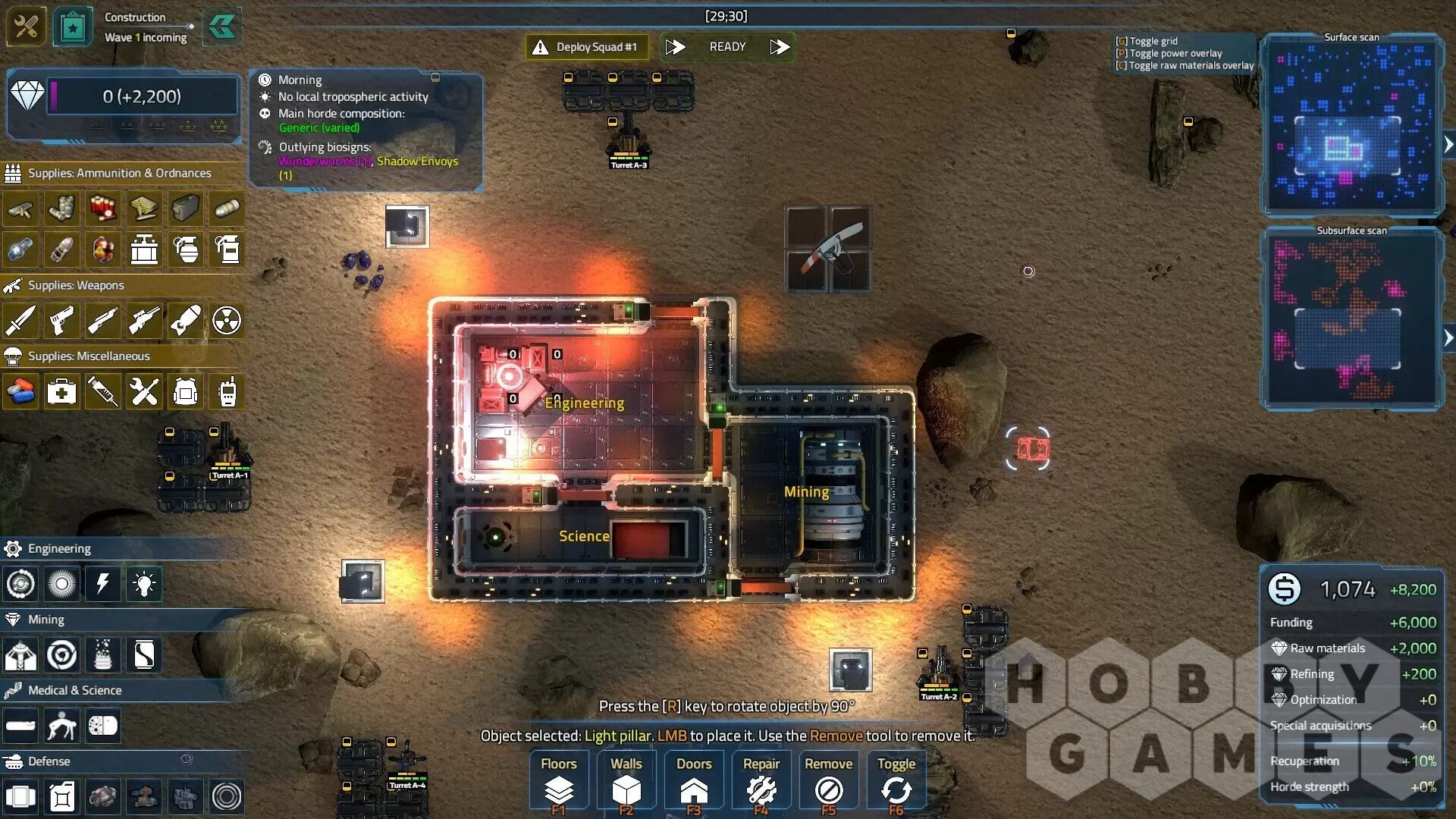Click the READY button
The image size is (1456, 819).
pyautogui.click(x=727, y=47)
